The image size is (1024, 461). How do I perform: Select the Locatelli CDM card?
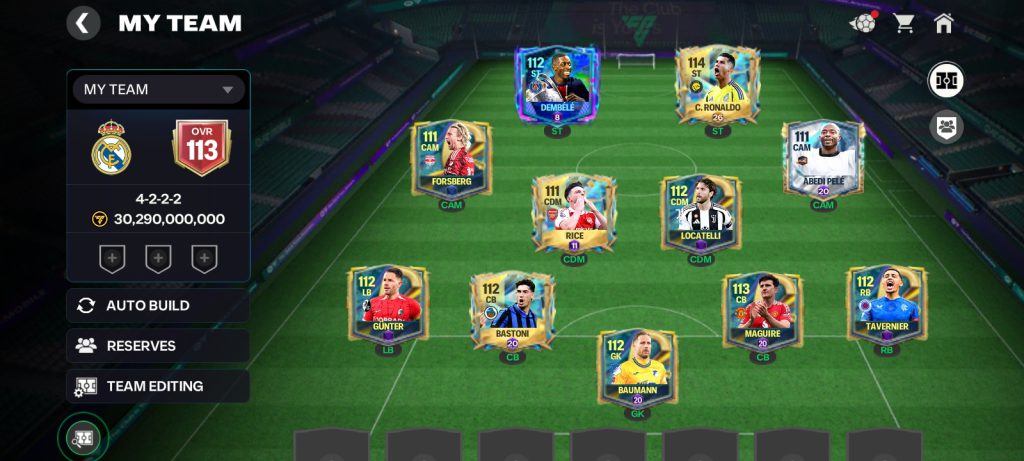coord(701,212)
